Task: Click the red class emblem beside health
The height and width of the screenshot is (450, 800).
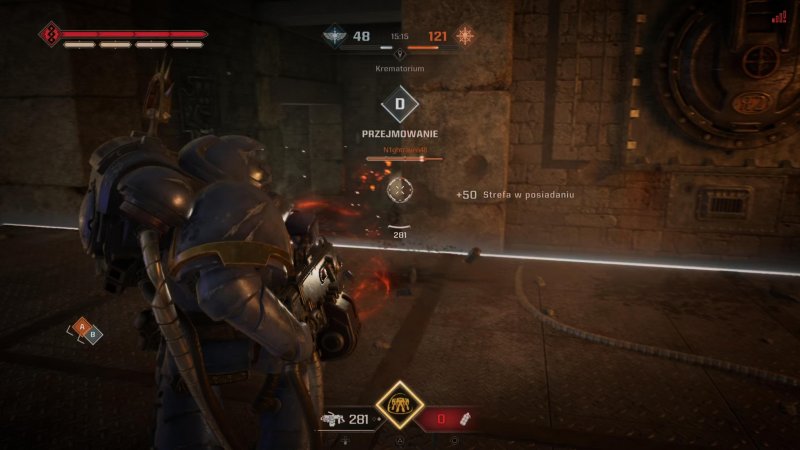Action: [x=50, y=35]
